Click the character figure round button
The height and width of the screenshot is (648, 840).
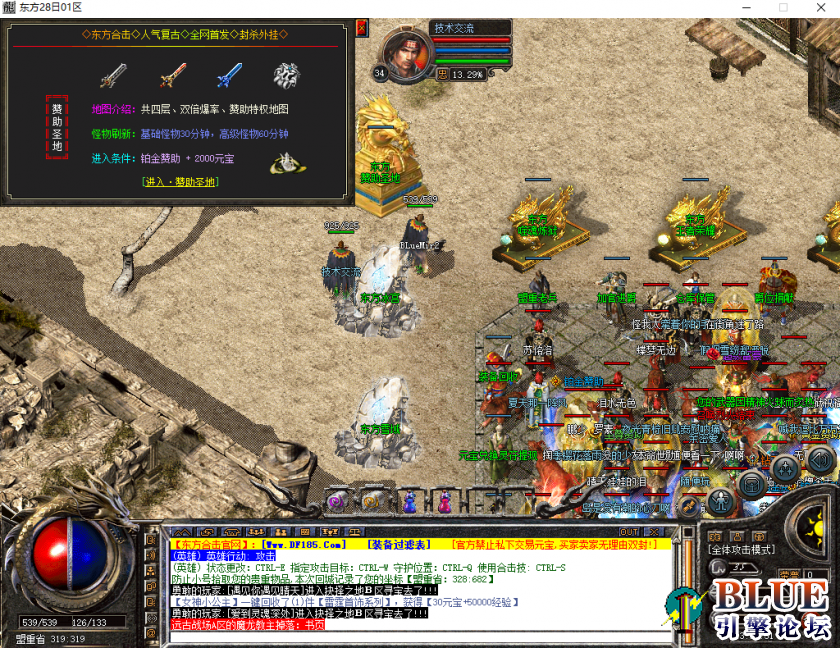click(x=720, y=500)
